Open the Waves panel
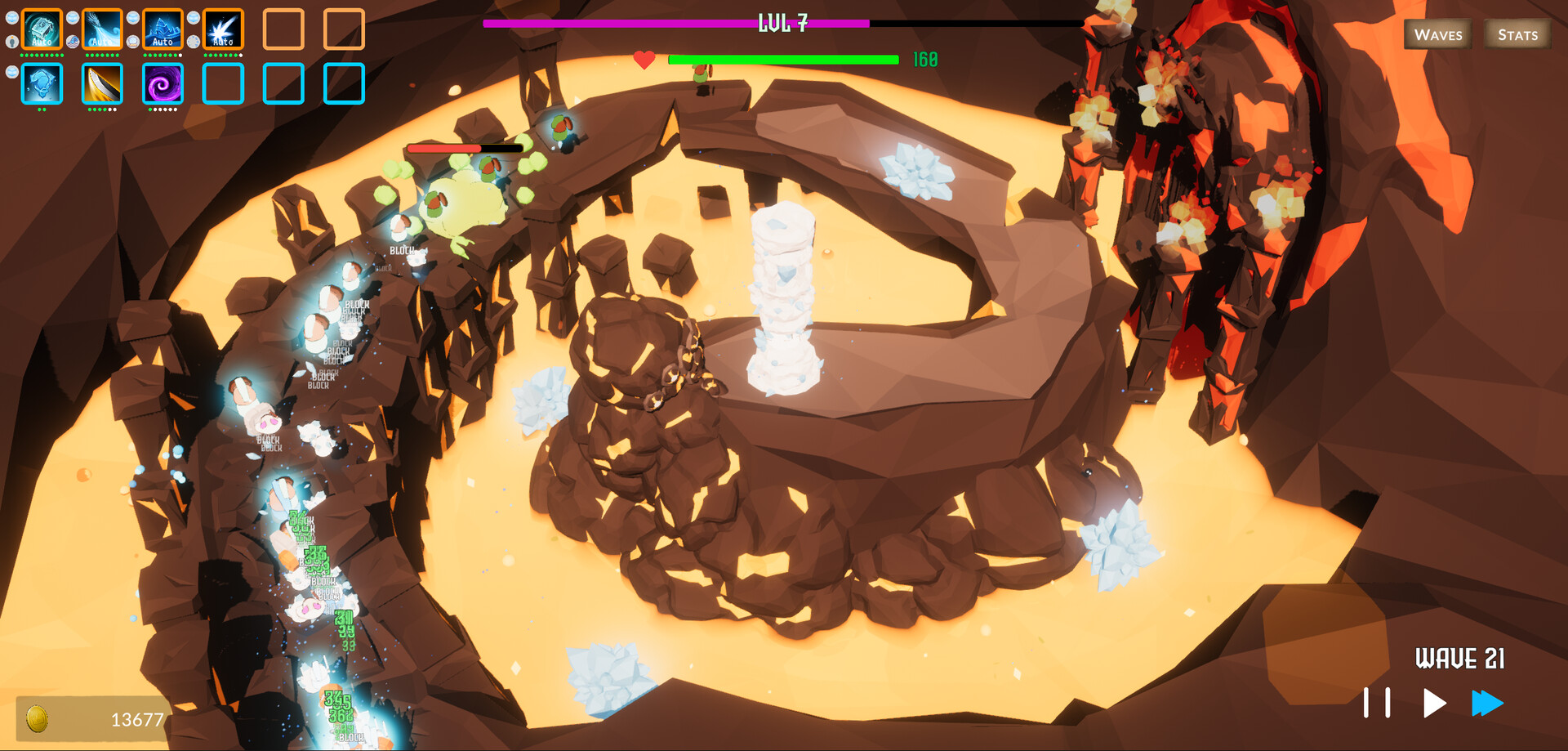 tap(1437, 34)
